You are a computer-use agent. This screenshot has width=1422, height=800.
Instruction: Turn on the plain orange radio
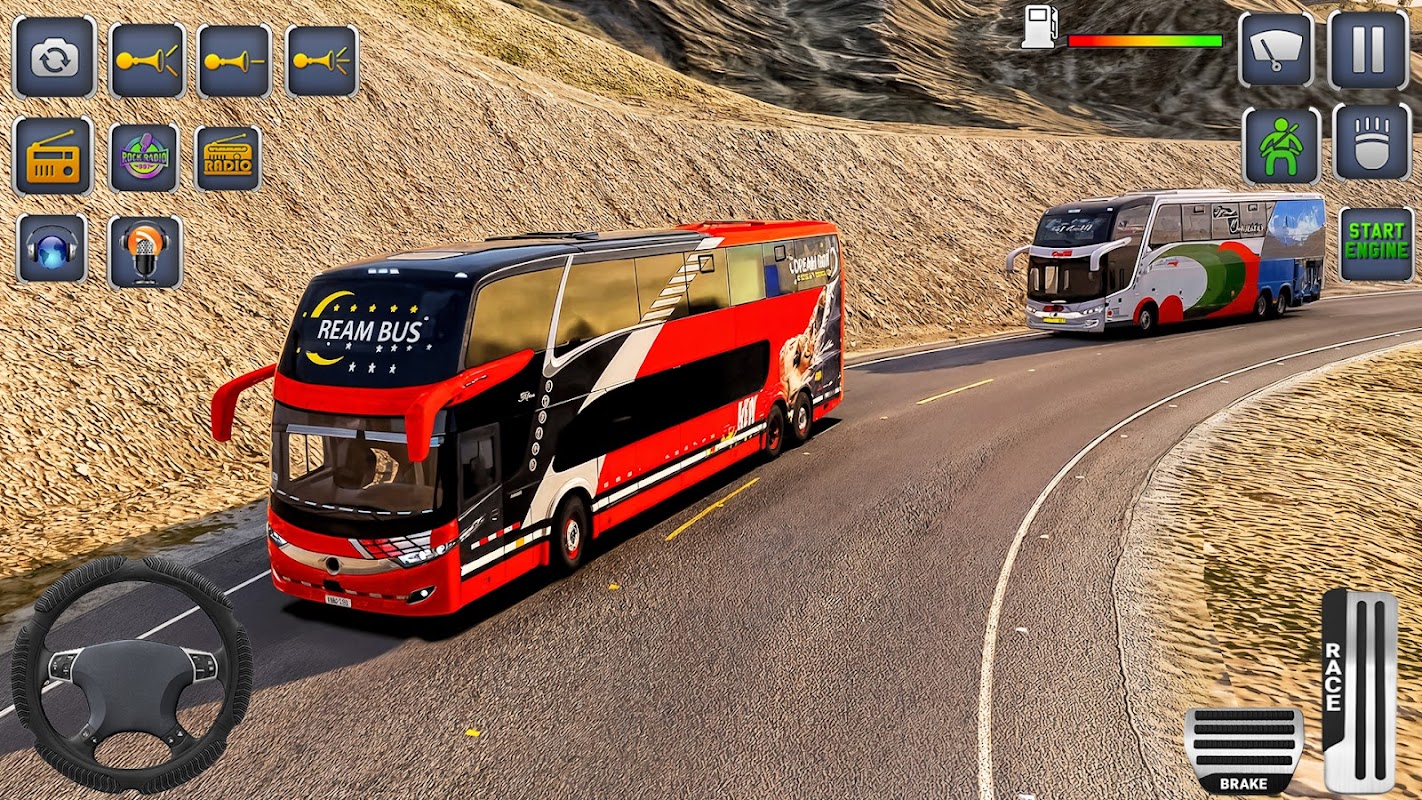pyautogui.click(x=53, y=156)
